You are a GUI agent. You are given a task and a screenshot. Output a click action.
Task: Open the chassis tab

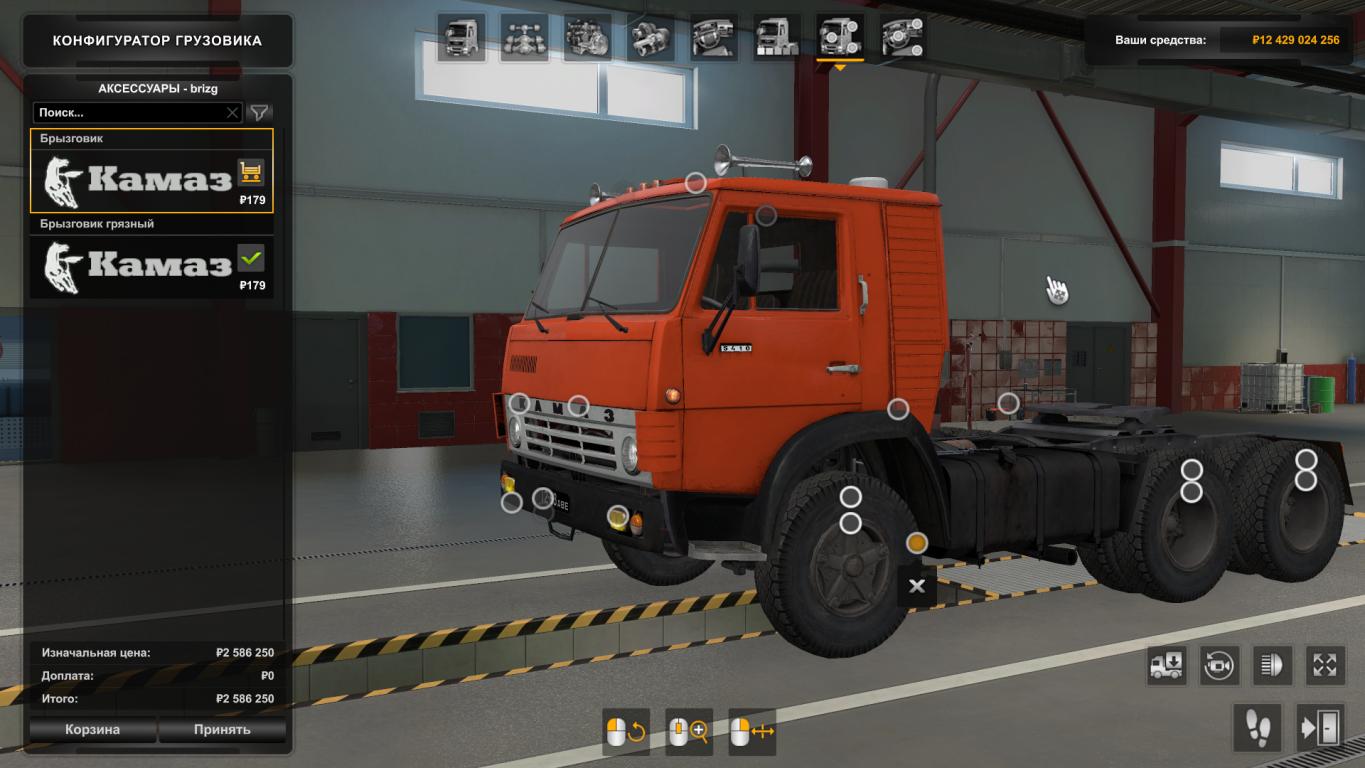point(524,38)
